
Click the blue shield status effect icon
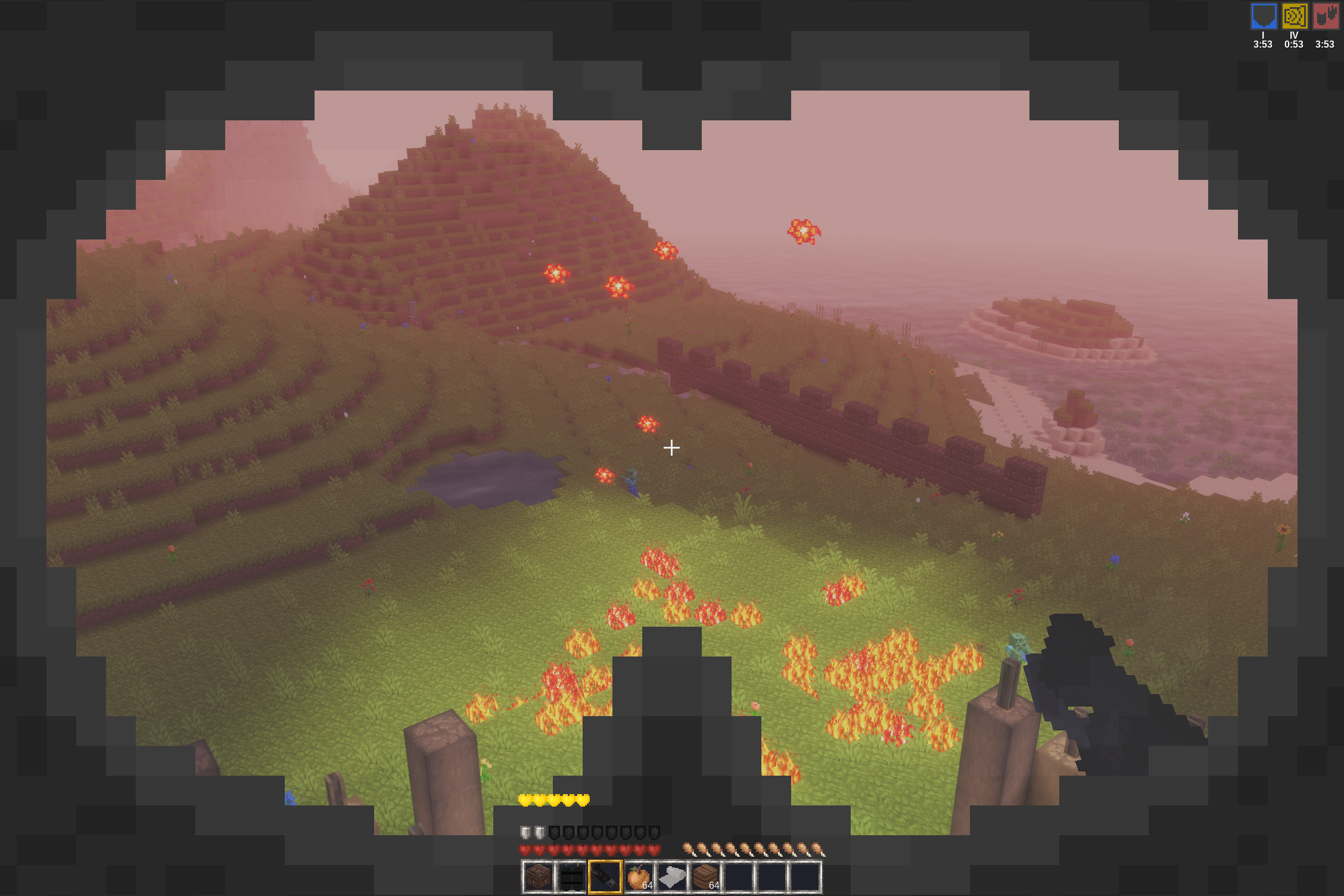click(x=1263, y=16)
